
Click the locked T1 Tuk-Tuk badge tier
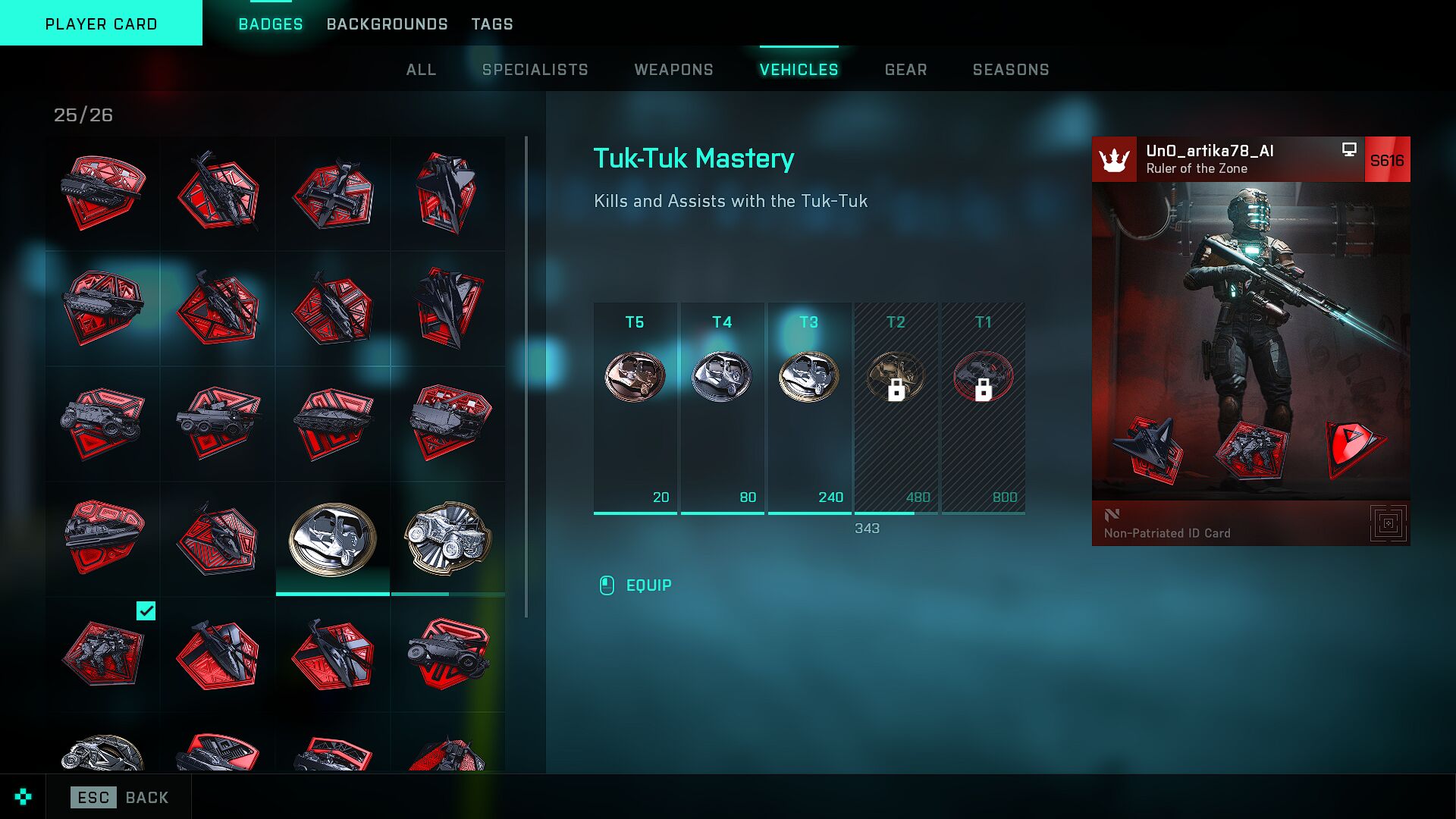[983, 377]
